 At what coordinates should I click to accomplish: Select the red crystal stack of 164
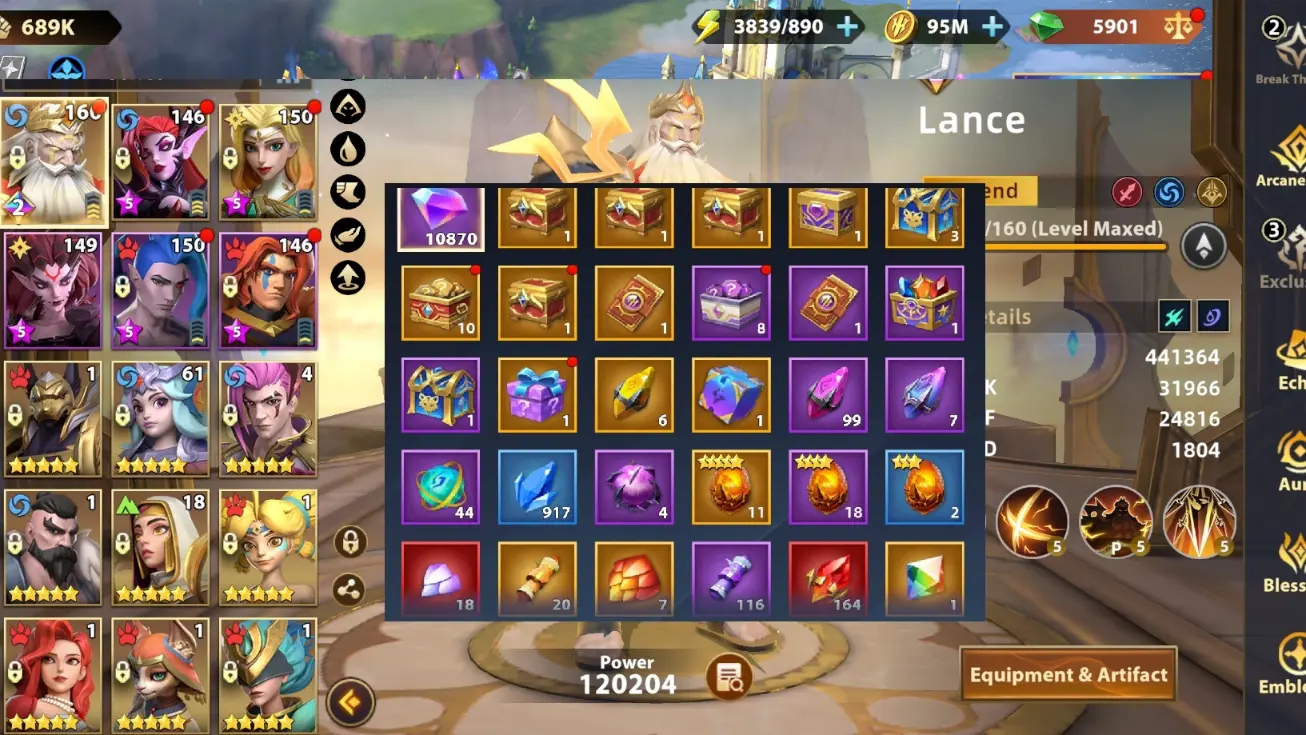click(x=828, y=579)
